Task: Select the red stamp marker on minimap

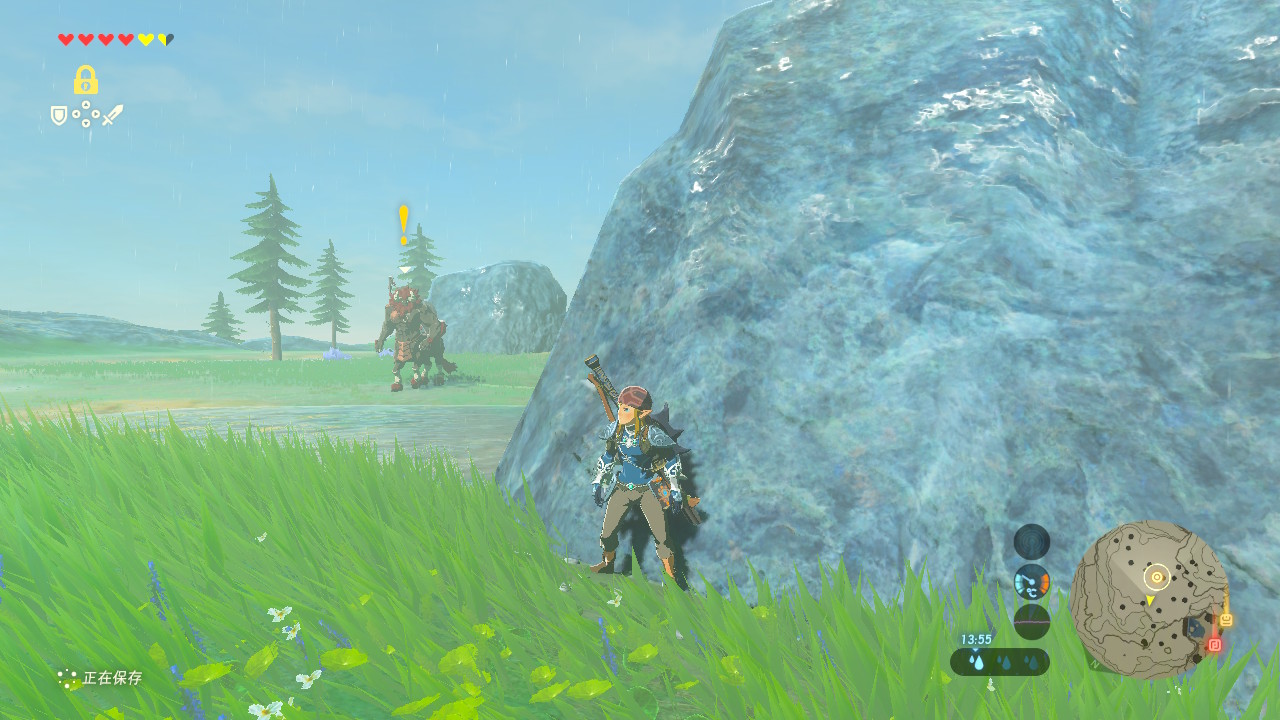Action: [x=1215, y=645]
